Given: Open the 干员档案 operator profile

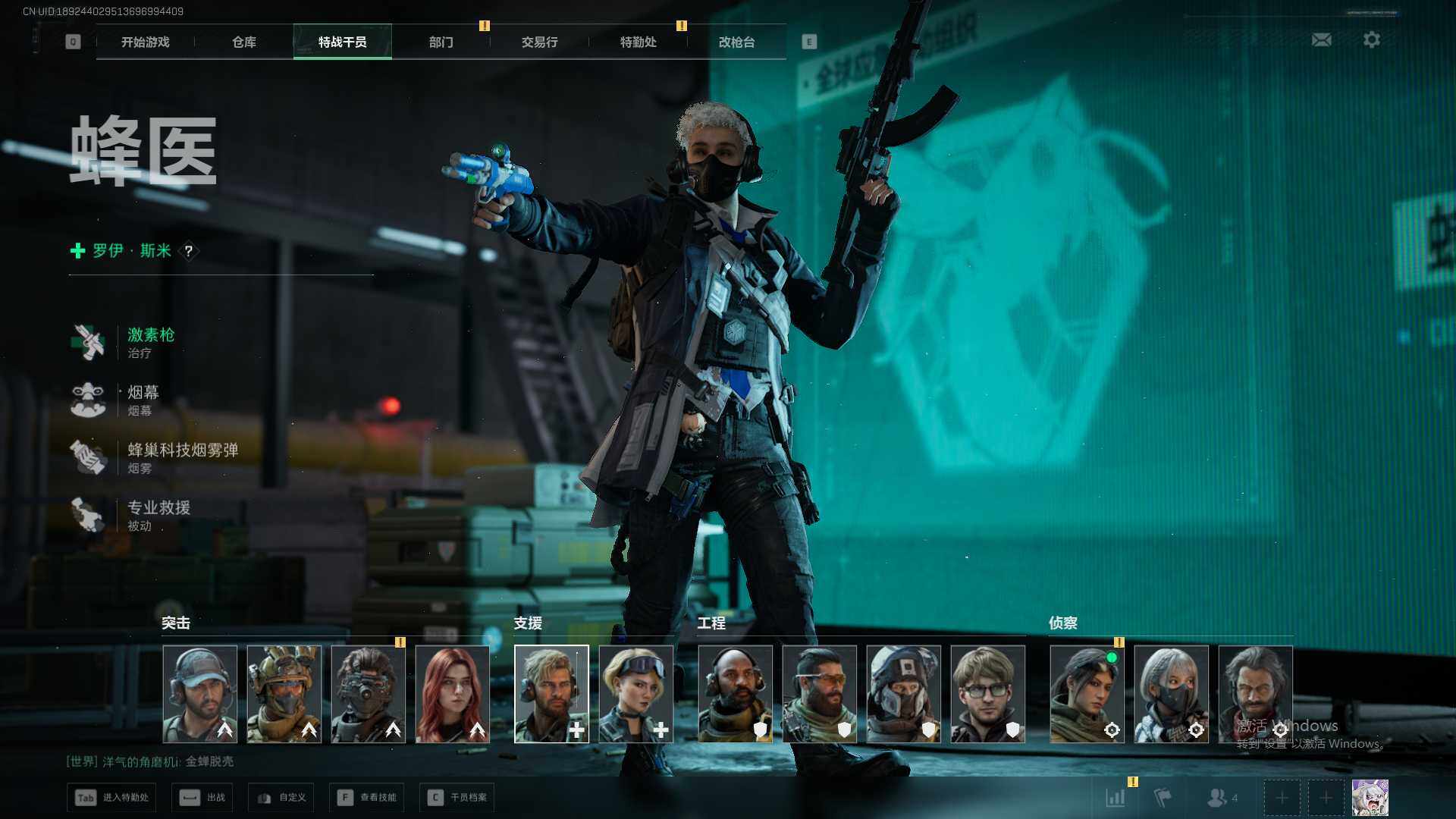Looking at the screenshot, I should (457, 798).
